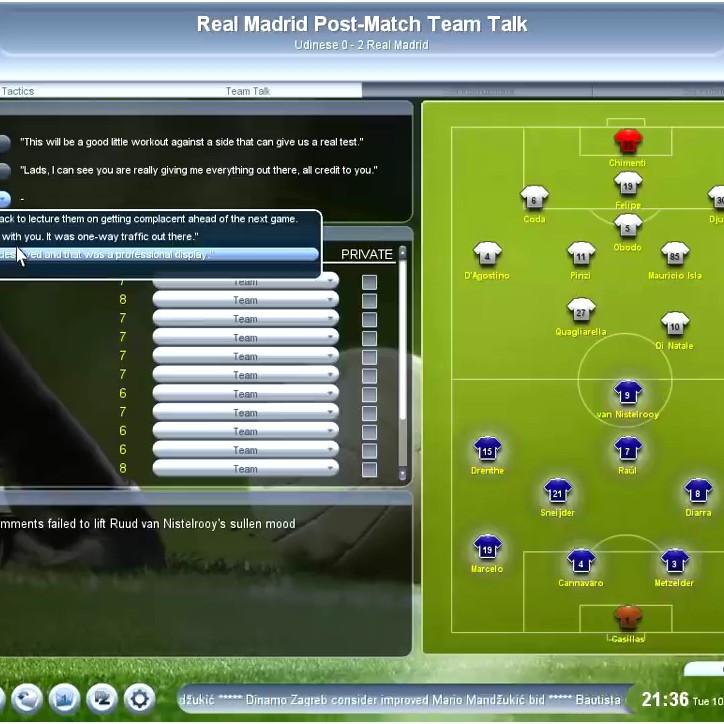Select Cannavaro's number 4 shirt
This screenshot has width=724, height=724.
pyautogui.click(x=581, y=562)
